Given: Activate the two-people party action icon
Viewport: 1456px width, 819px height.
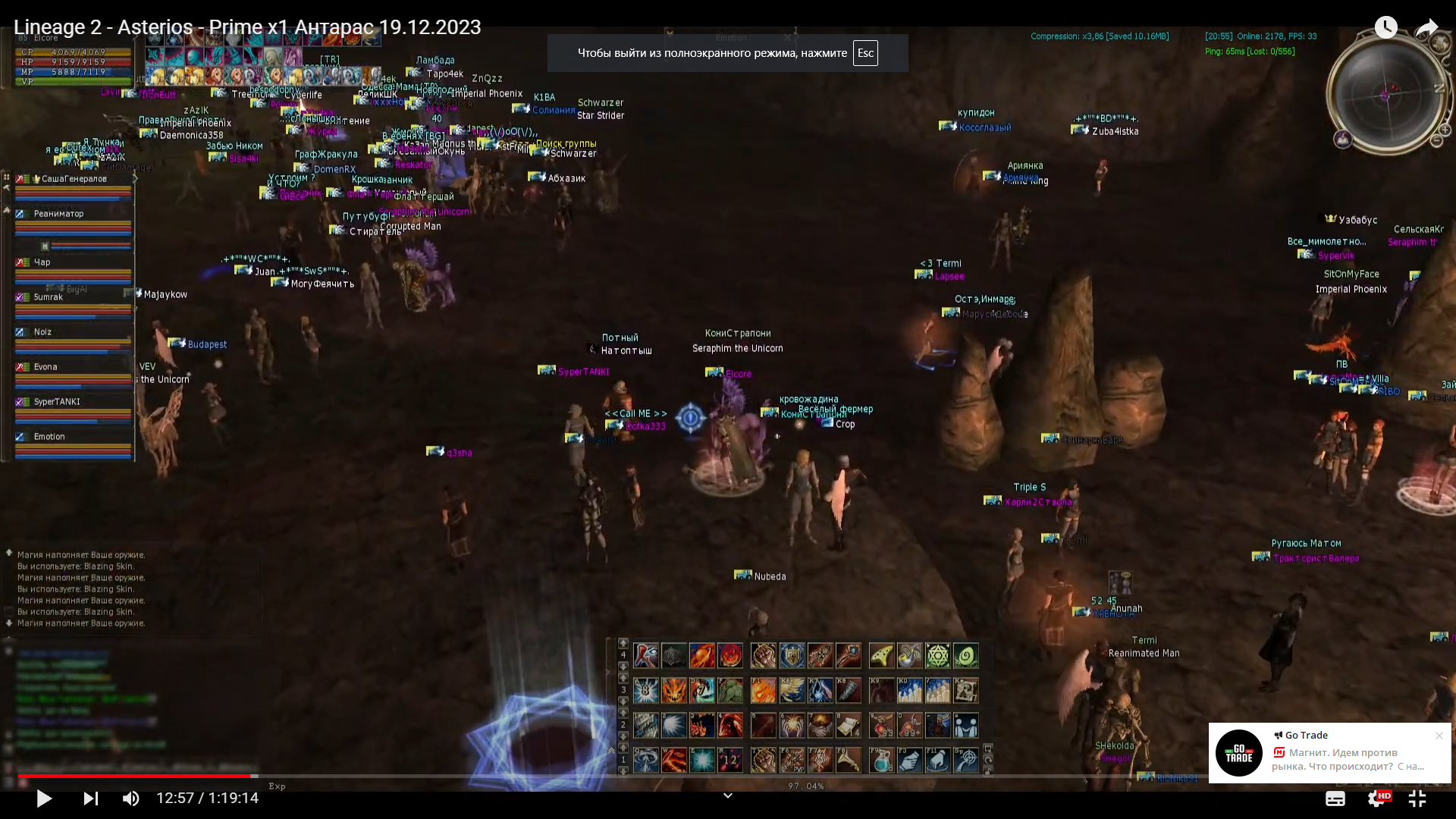Looking at the screenshot, I should tap(965, 726).
